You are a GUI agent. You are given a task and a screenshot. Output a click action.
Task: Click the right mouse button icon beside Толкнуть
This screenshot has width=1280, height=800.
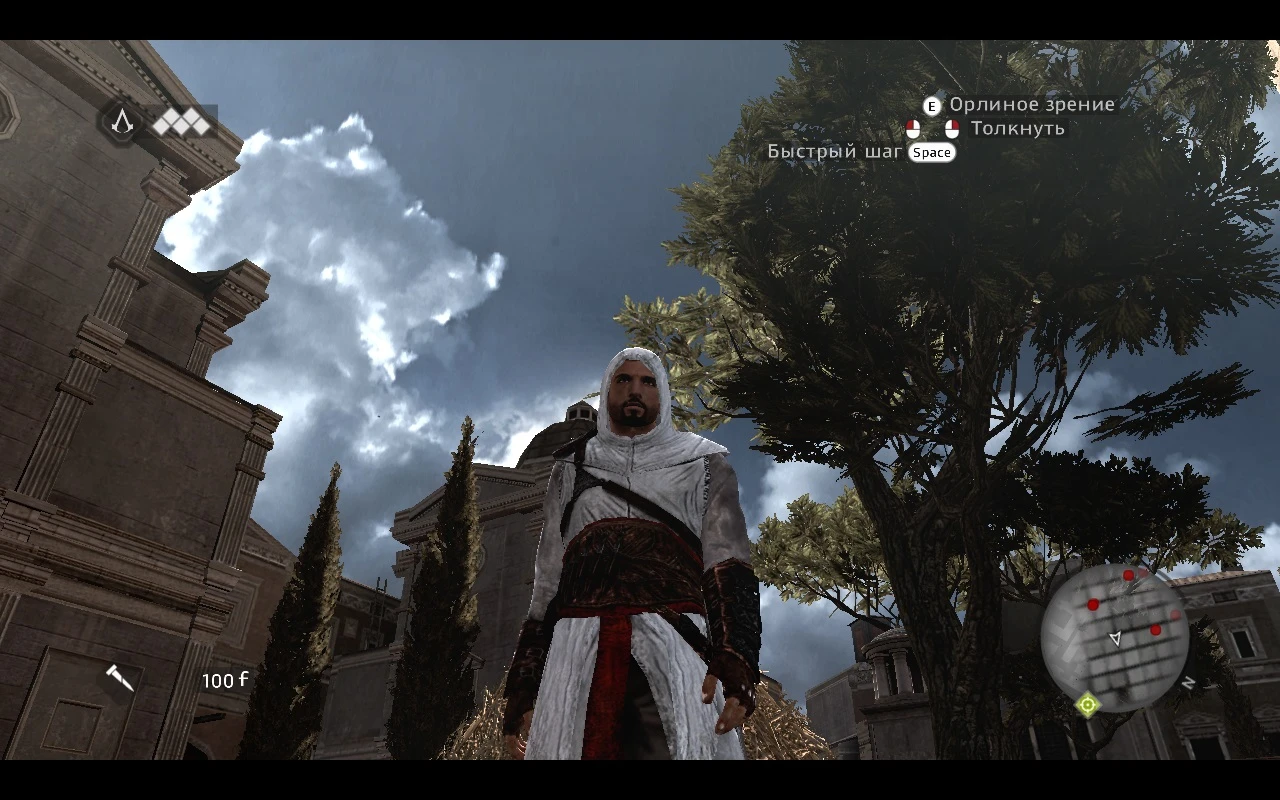pyautogui.click(x=952, y=128)
